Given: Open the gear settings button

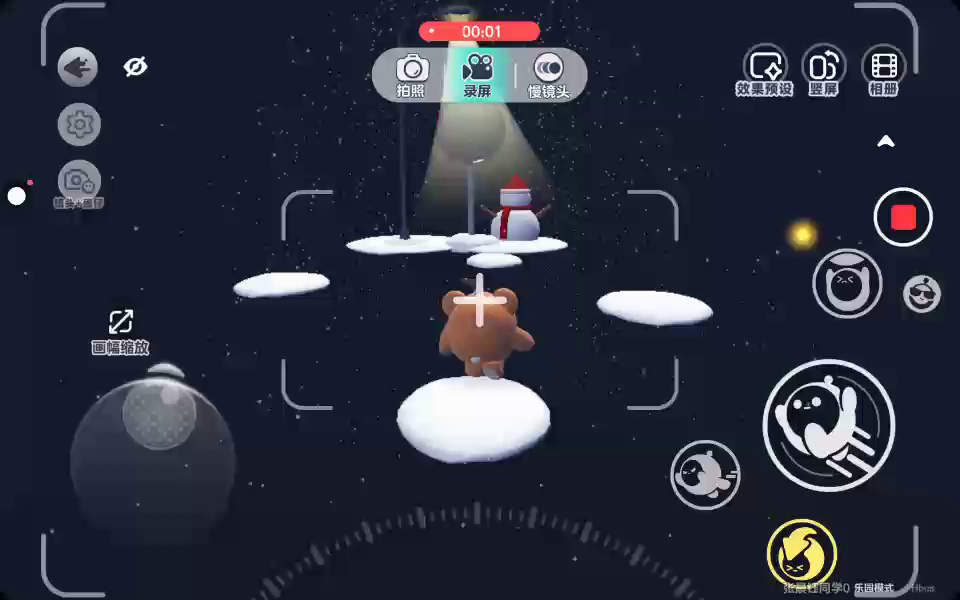Looking at the screenshot, I should coord(79,125).
